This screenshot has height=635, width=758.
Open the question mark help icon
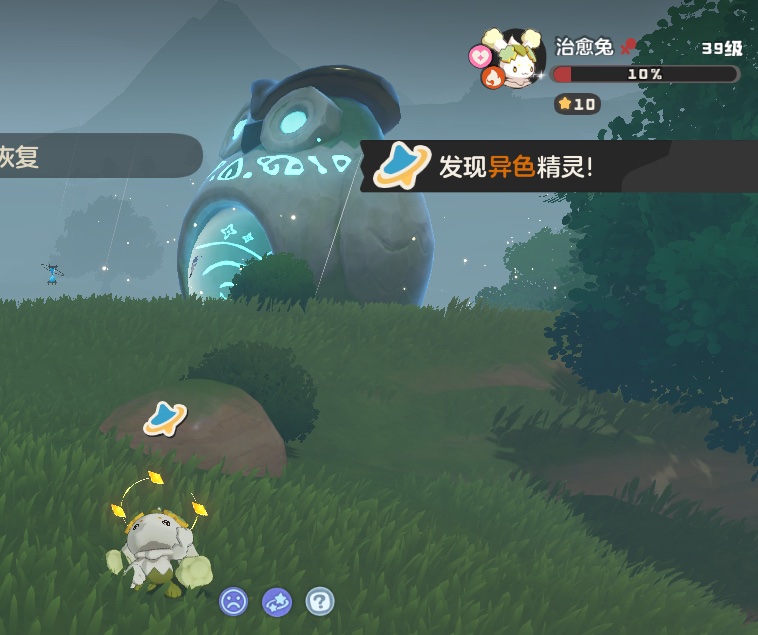[x=320, y=601]
